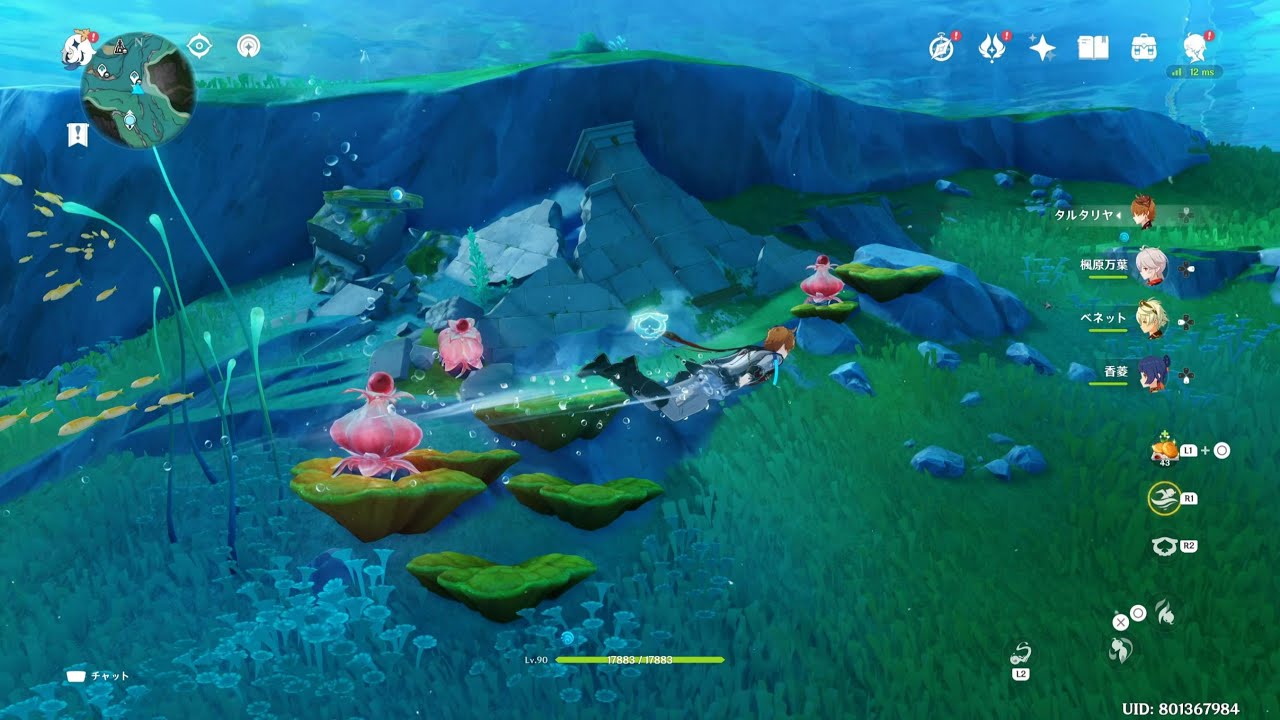Screen dimensions: 1280x720
Task: Use the spade-shaped skill below the swimmer icon
Action: [x=1163, y=546]
